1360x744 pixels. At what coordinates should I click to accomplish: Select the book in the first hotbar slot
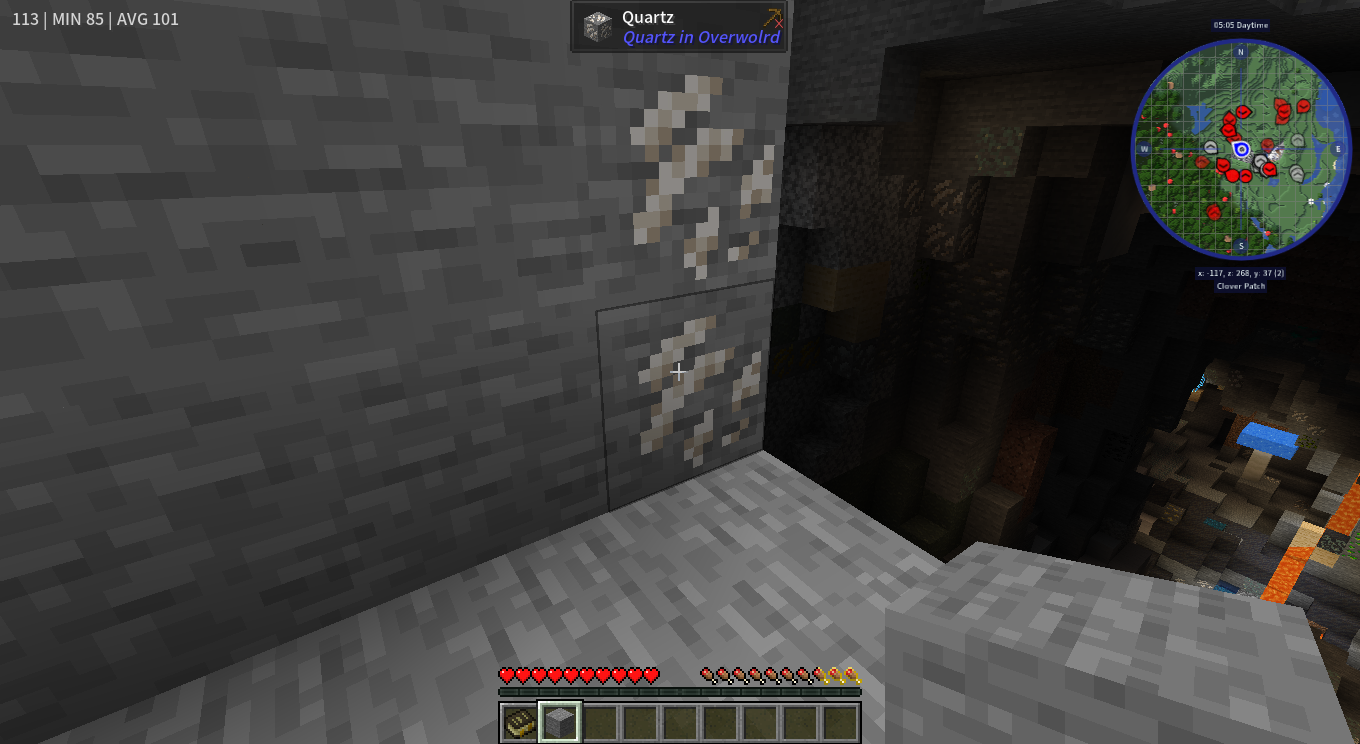(x=517, y=719)
